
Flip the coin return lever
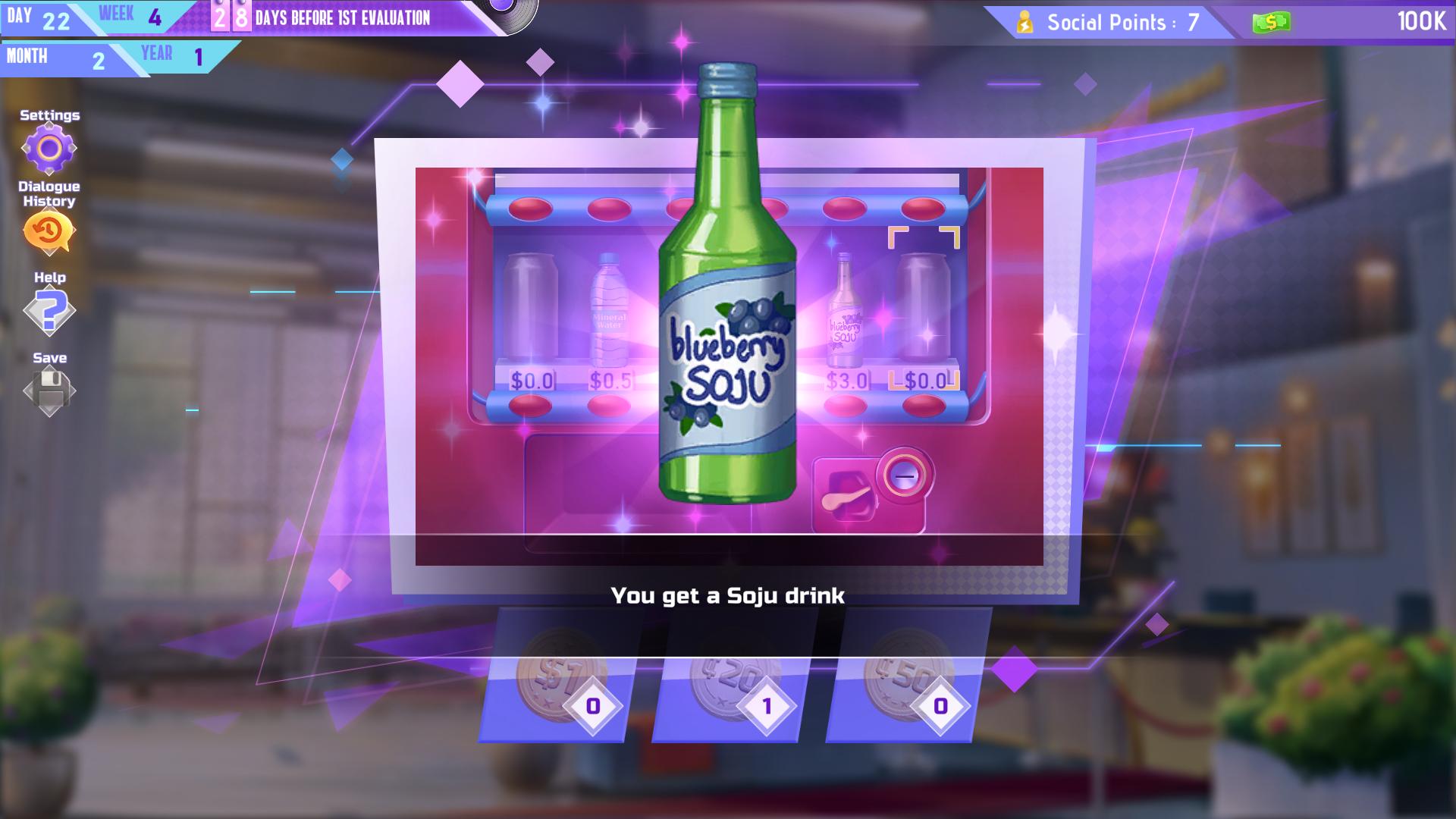pyautogui.click(x=844, y=497)
